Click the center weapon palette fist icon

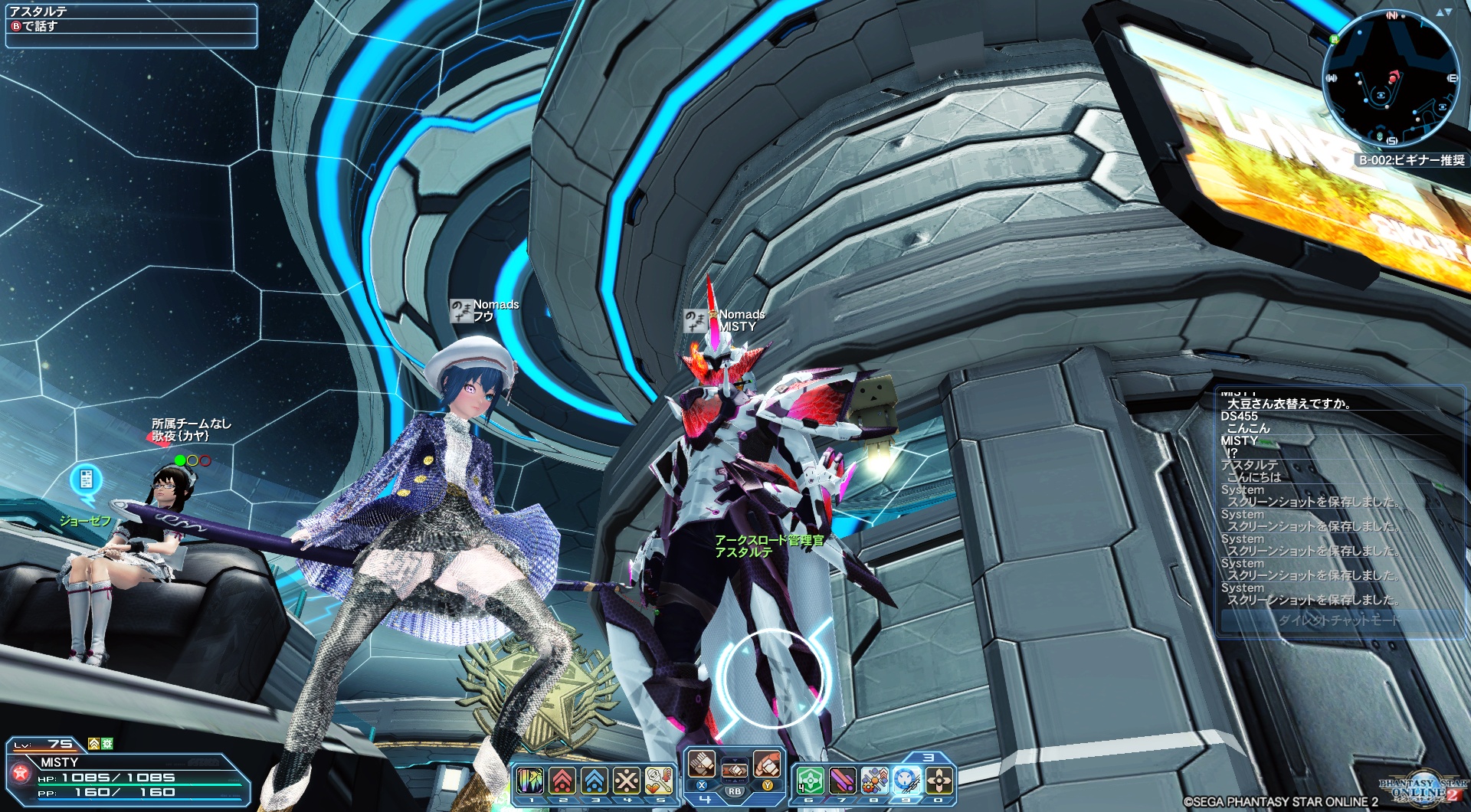coord(734,771)
